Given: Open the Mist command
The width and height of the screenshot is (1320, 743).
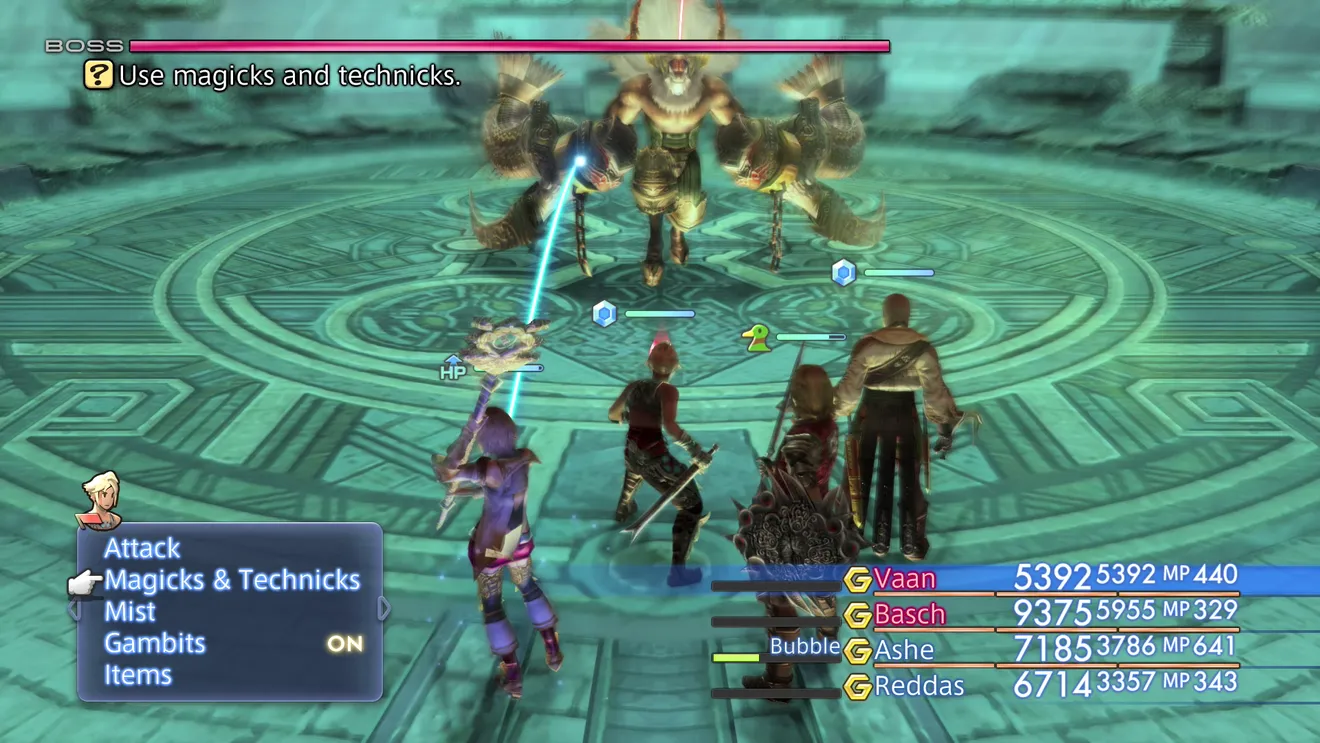Looking at the screenshot, I should (x=130, y=611).
